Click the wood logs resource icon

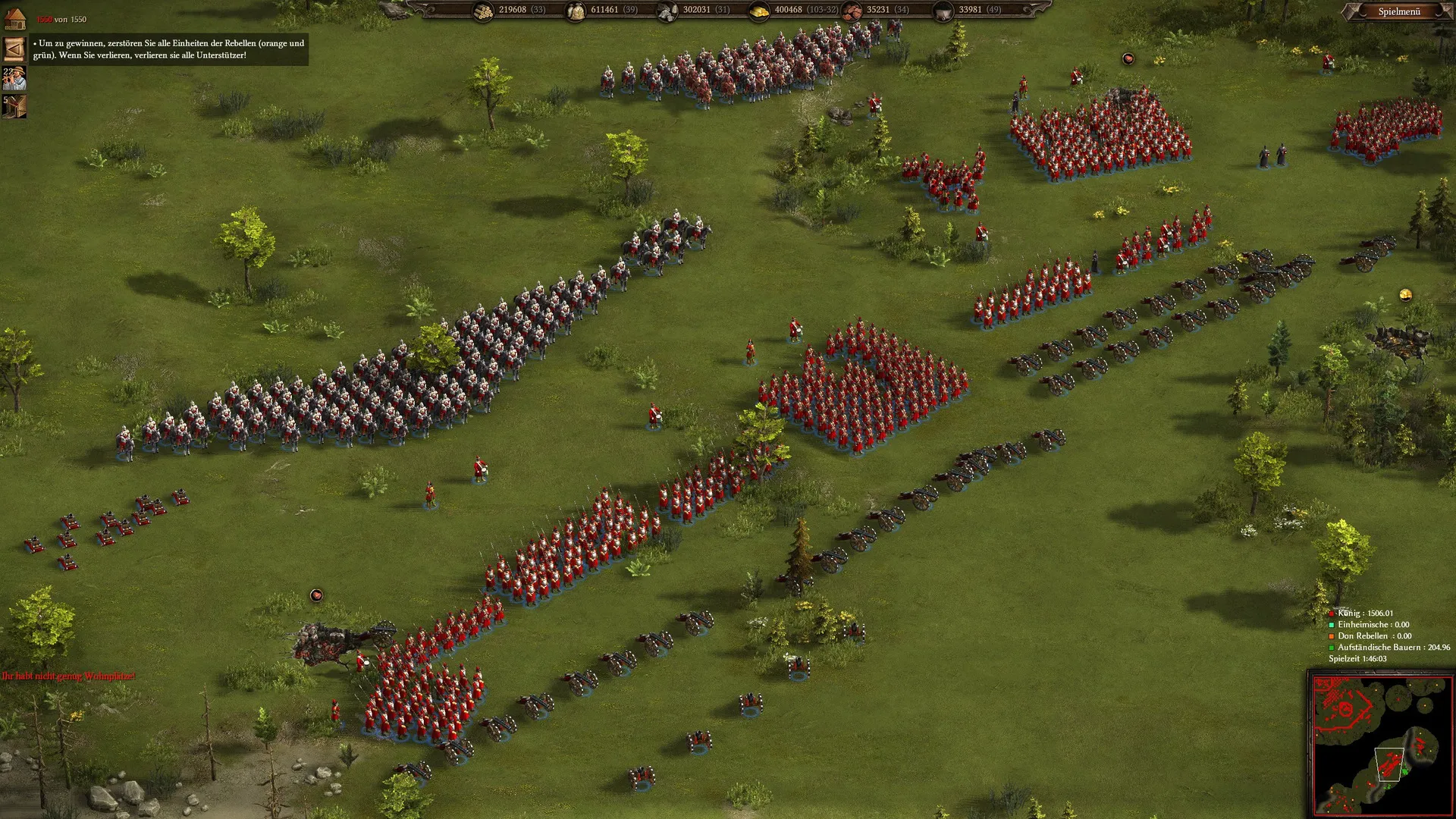click(483, 11)
